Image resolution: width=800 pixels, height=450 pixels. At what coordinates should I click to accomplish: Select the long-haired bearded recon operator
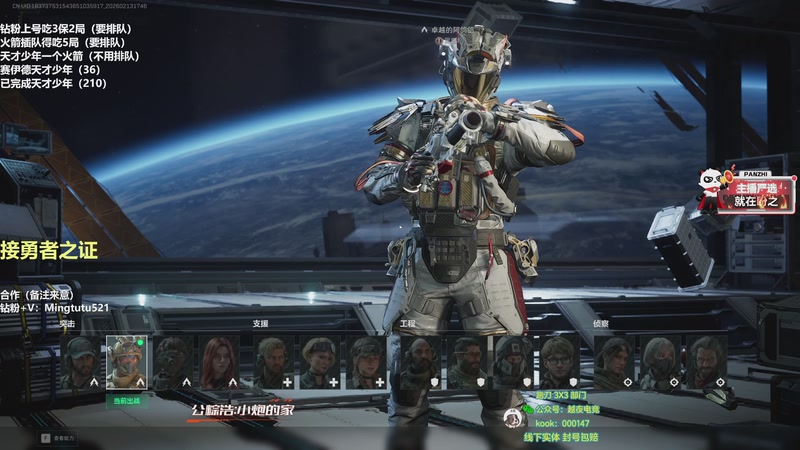point(706,361)
